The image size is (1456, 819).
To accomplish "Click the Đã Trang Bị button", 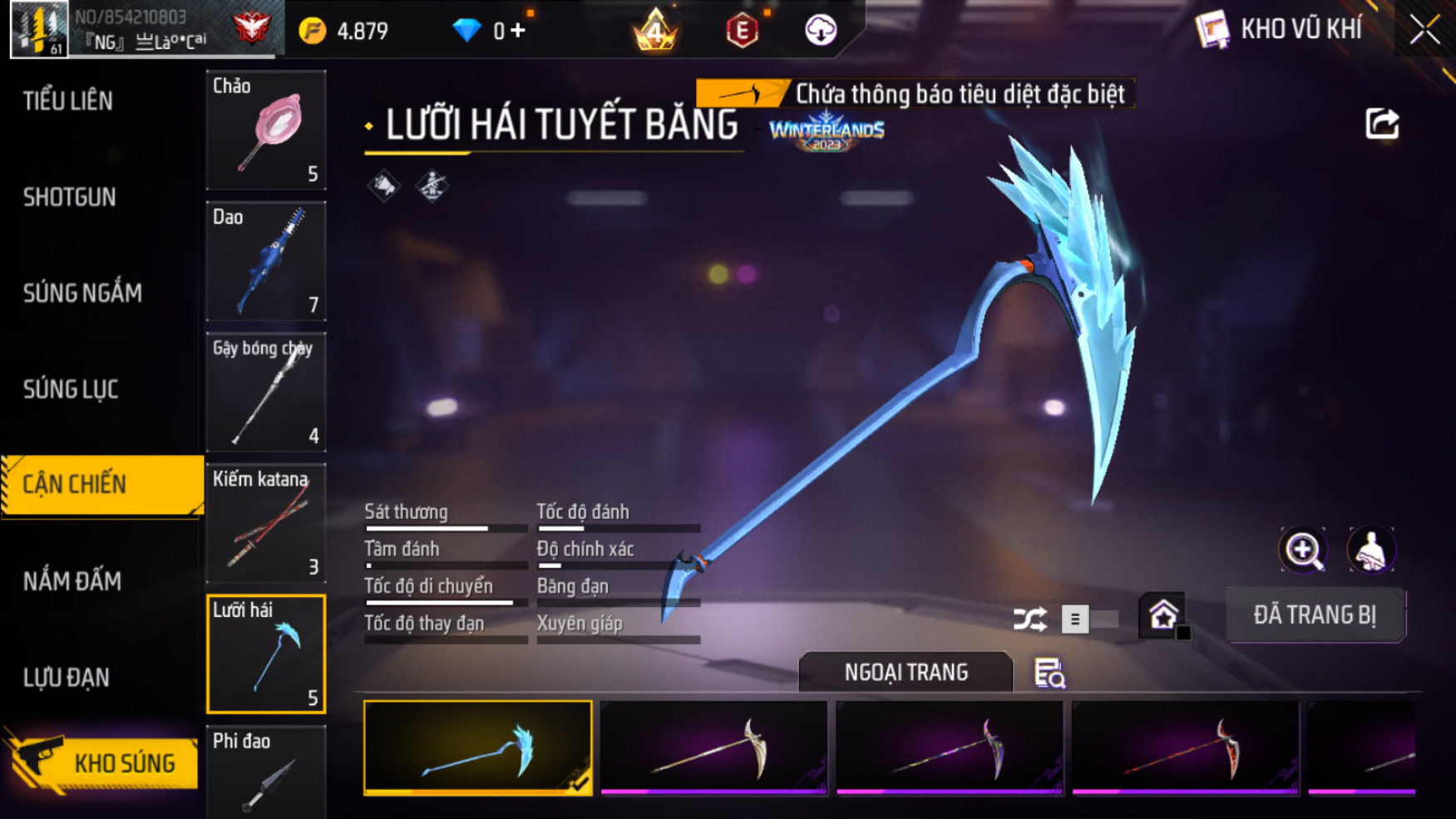I will click(x=1315, y=615).
